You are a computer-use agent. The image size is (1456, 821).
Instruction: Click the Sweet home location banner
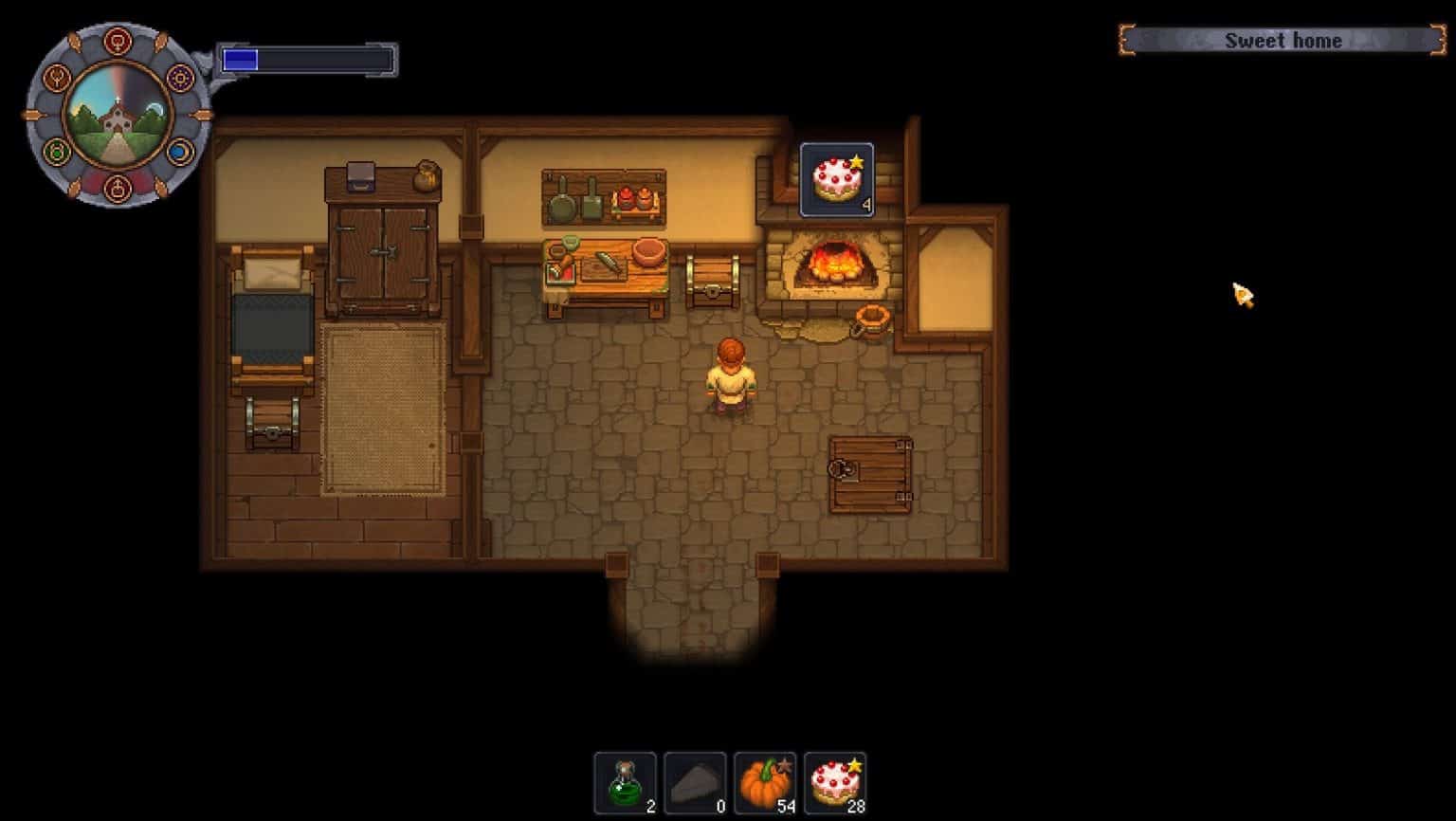pos(1284,41)
